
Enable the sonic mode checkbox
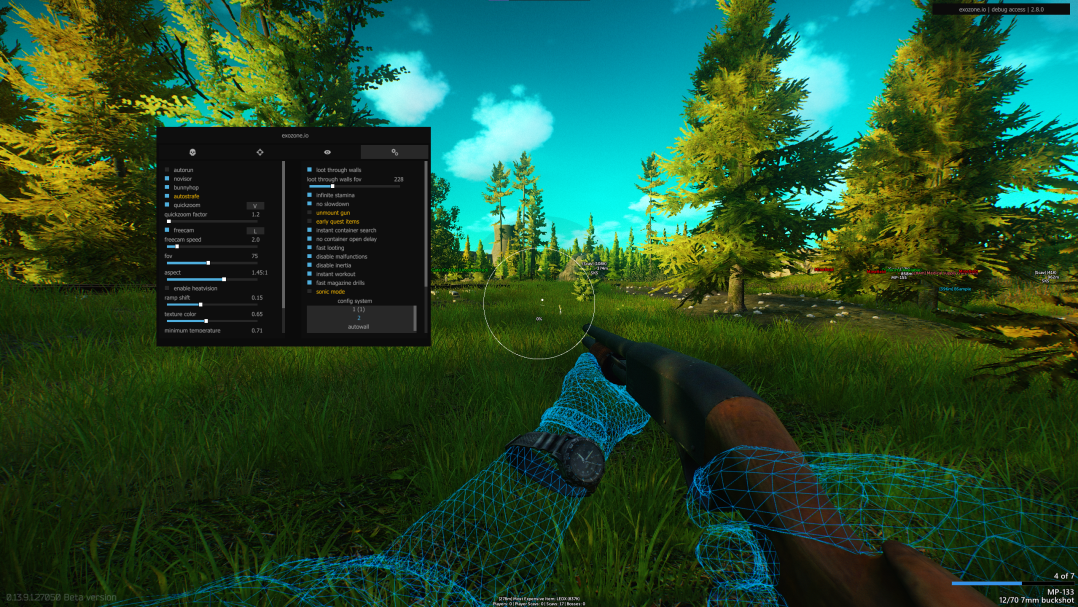(x=310, y=292)
